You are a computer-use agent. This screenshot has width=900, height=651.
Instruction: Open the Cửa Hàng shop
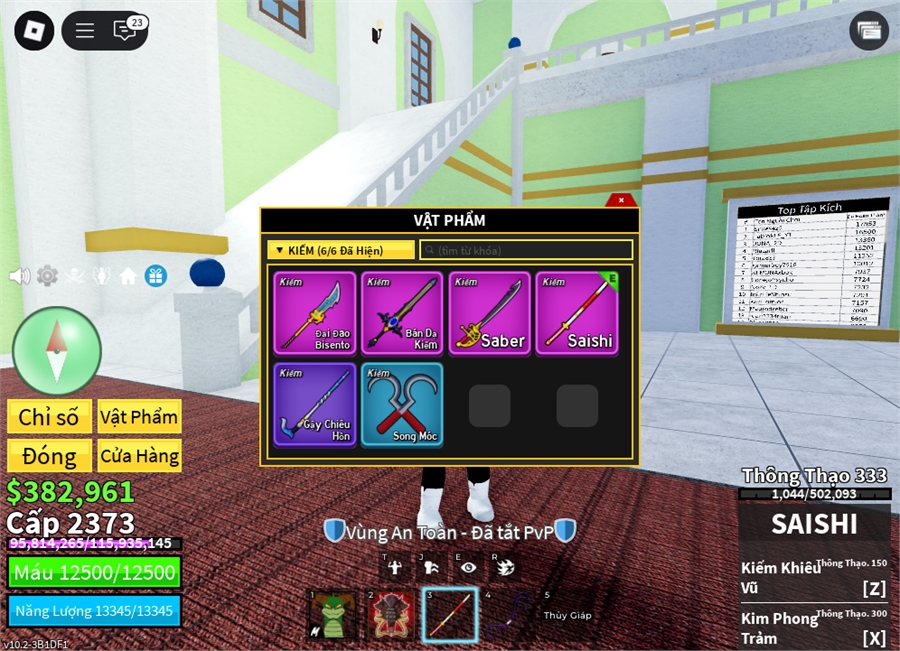click(139, 456)
